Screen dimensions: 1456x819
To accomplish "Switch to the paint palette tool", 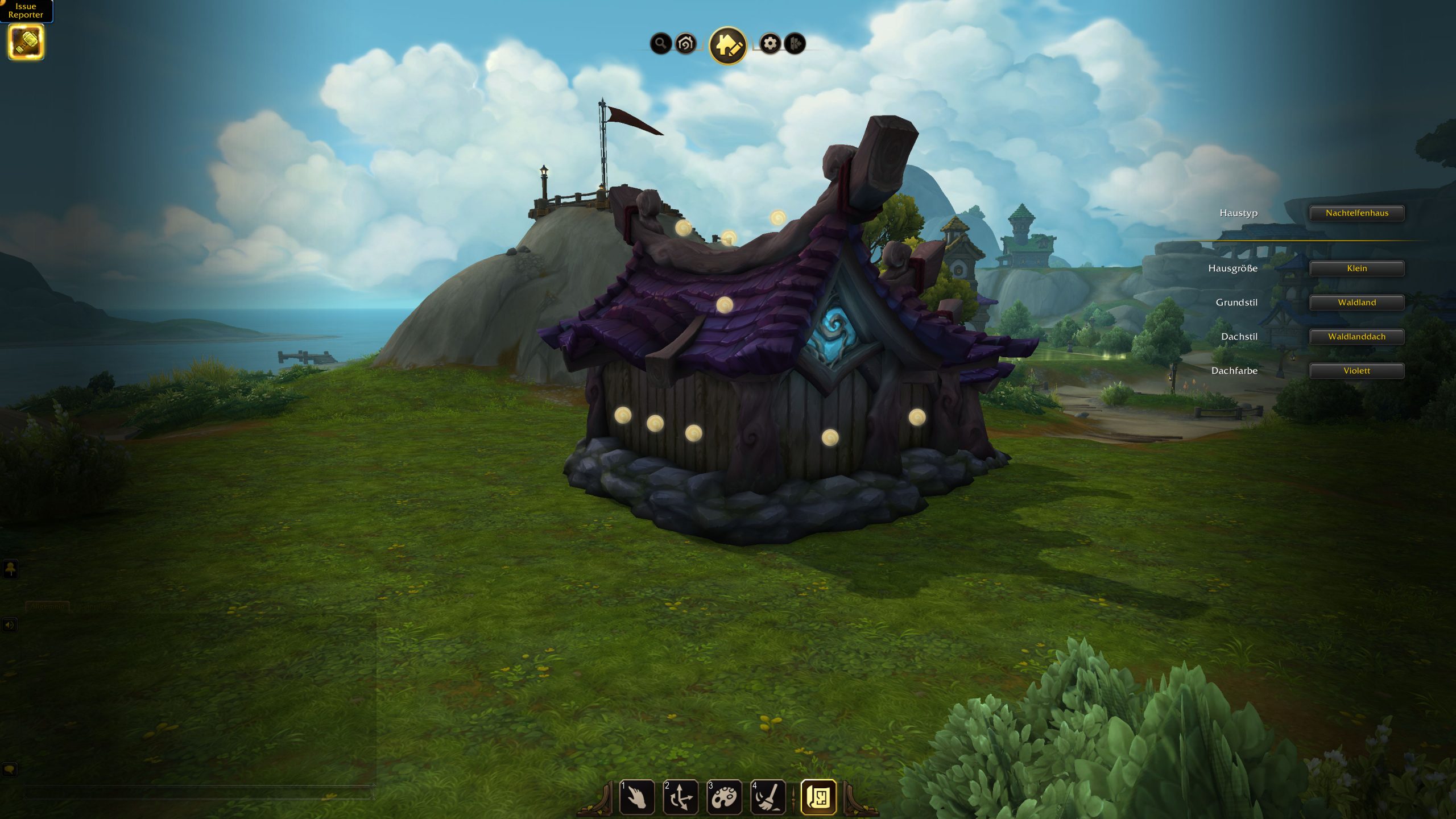I will pyautogui.click(x=724, y=797).
